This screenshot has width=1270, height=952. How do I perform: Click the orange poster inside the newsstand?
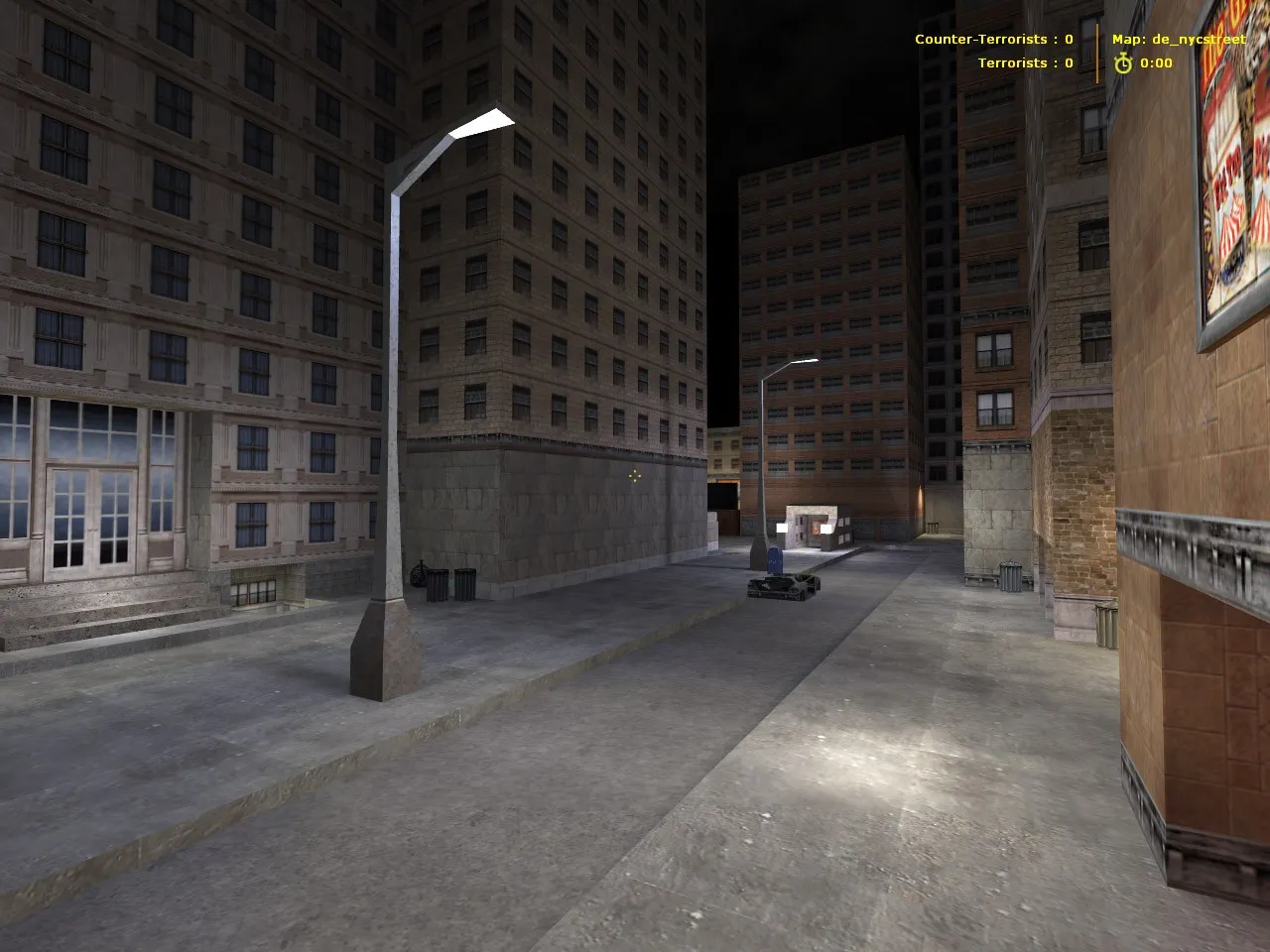[816, 530]
